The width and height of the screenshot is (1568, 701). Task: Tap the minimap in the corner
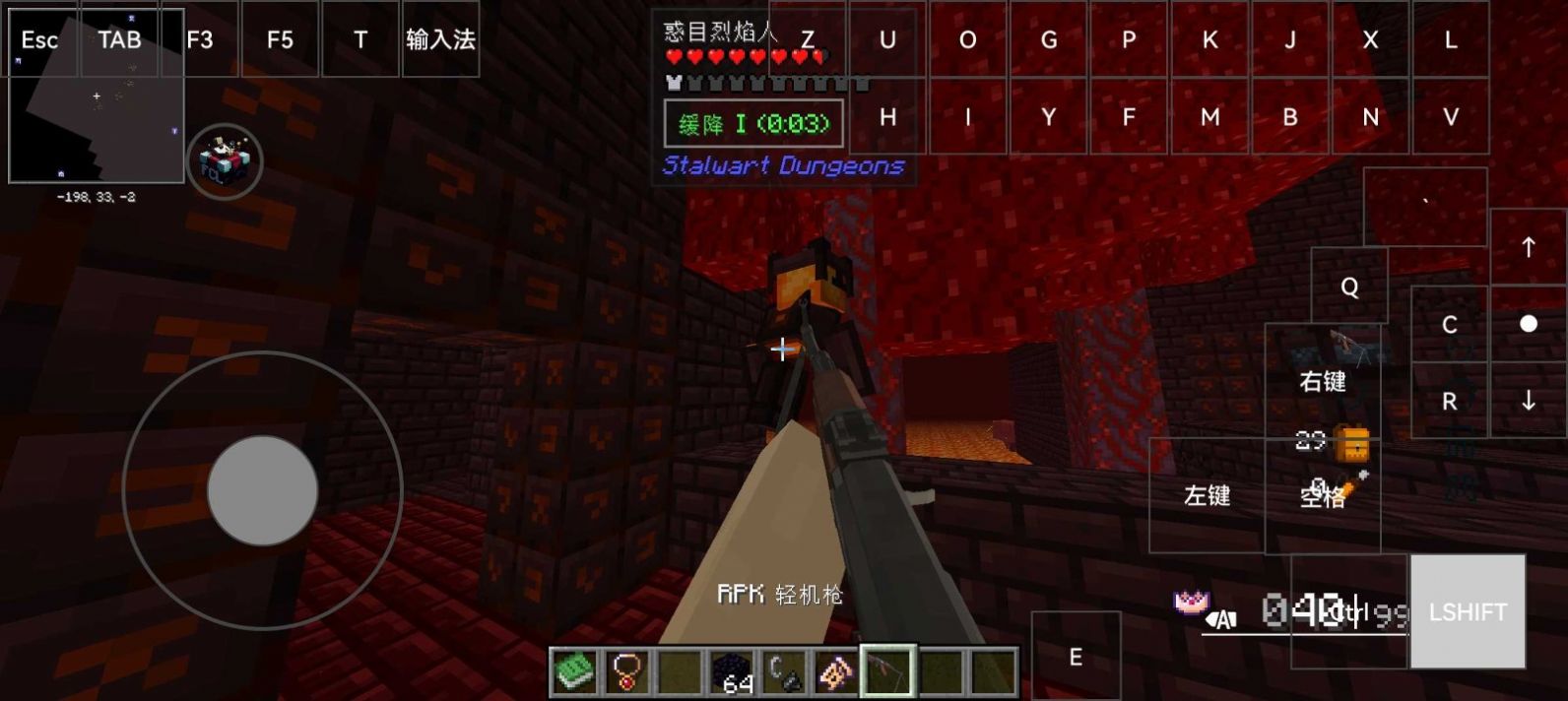(x=96, y=128)
